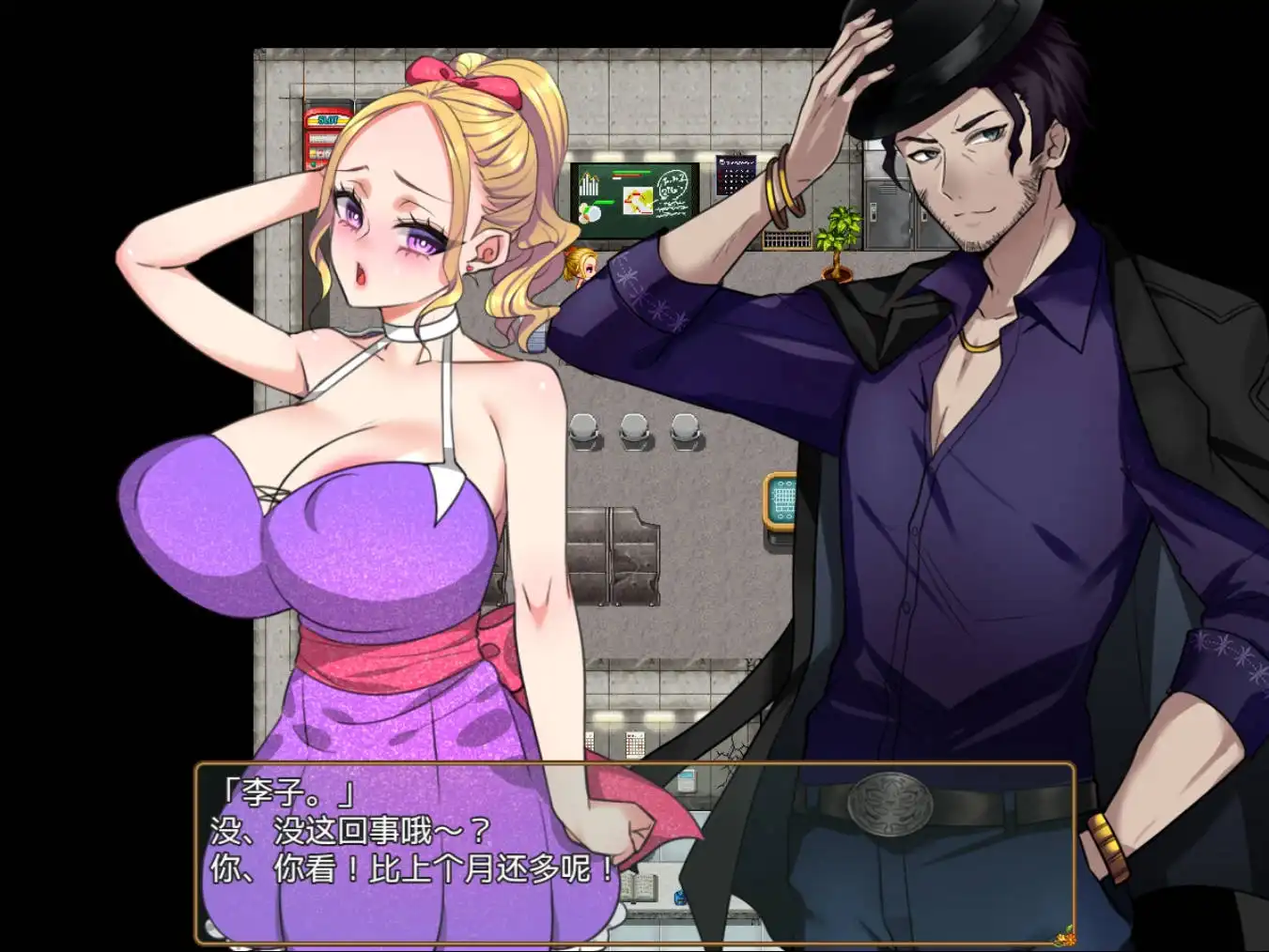The width and height of the screenshot is (1269, 952).
Task: Click the gold belt buckle
Action: tap(888, 803)
